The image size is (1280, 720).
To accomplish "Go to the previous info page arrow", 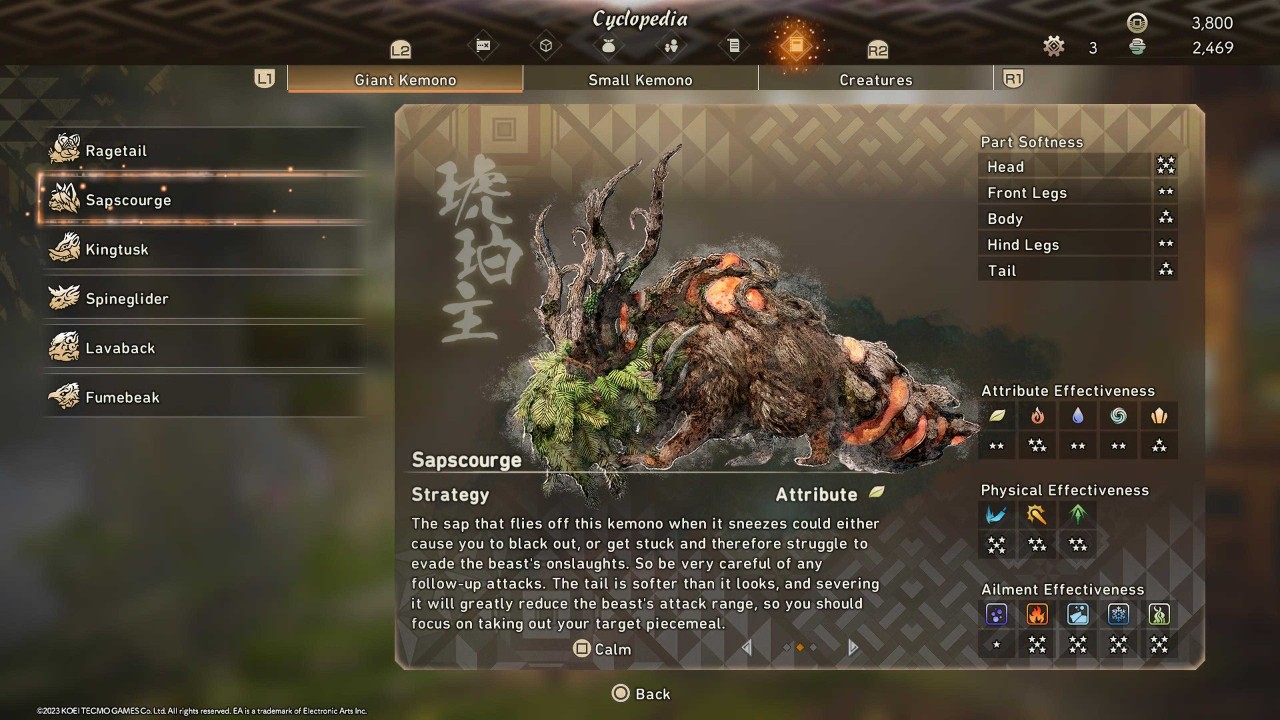I will 746,648.
